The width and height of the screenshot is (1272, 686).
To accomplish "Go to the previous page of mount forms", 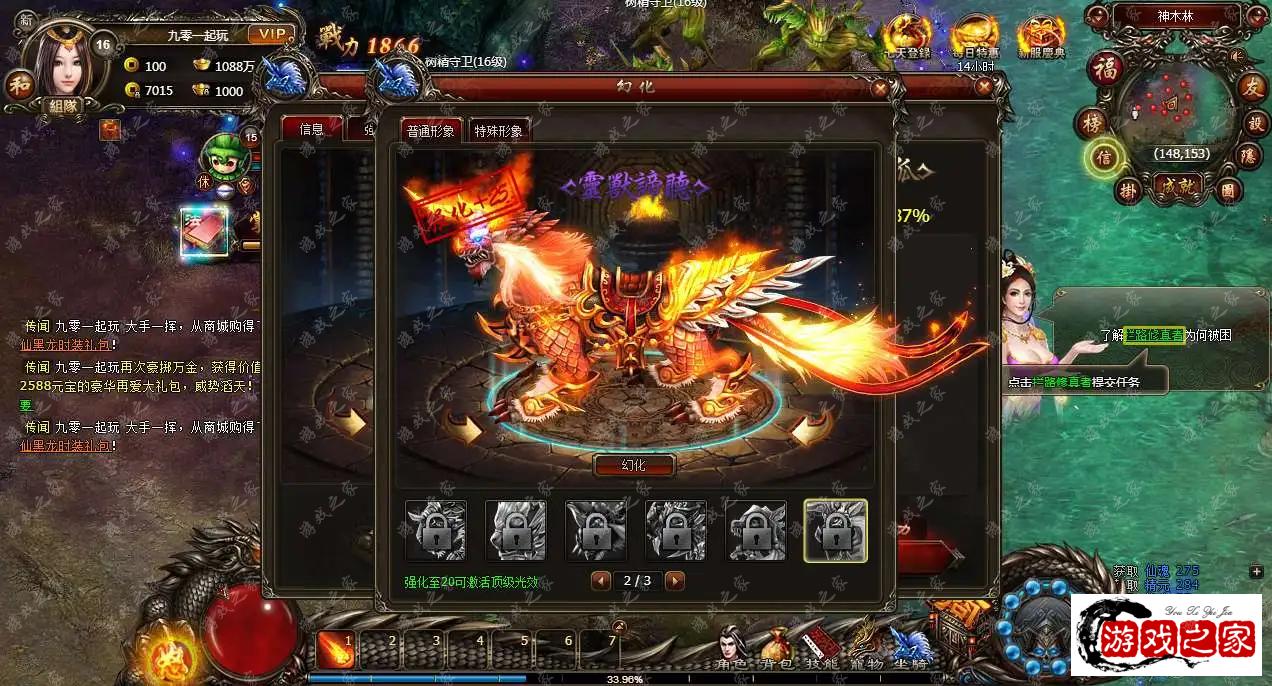I will coord(601,580).
